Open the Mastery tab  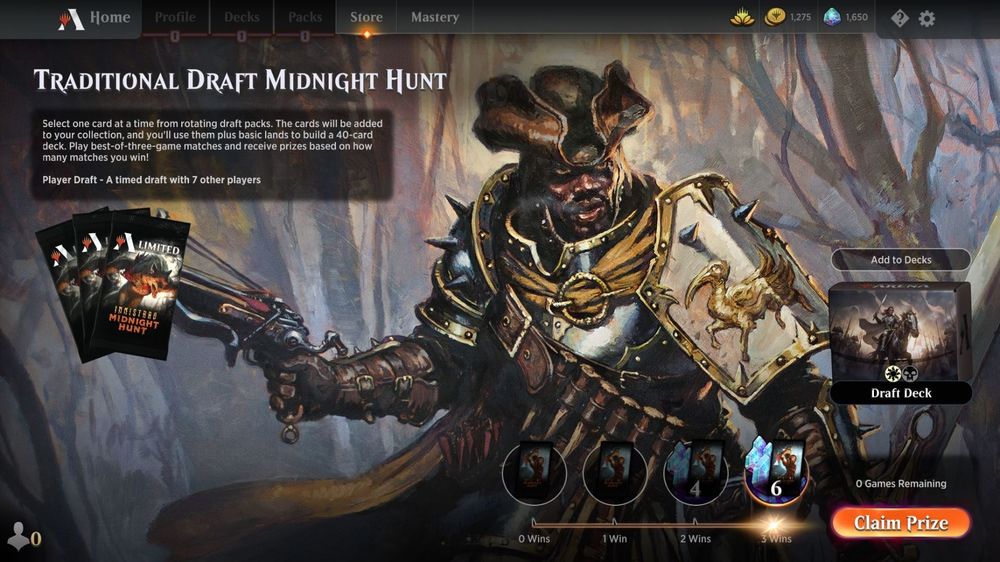pos(434,17)
